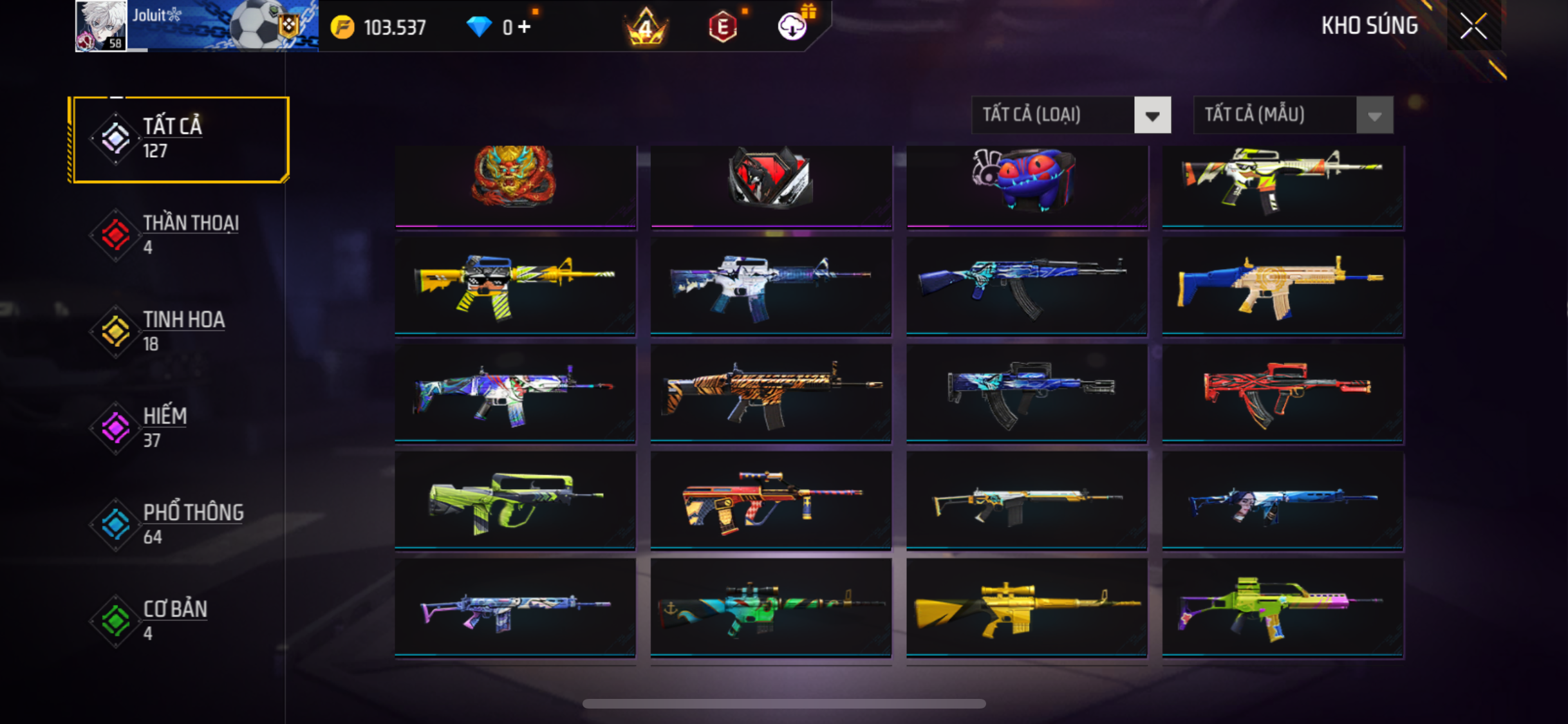The image size is (1568, 724).
Task: Select the lime green FAMAS skin
Action: [x=515, y=501]
